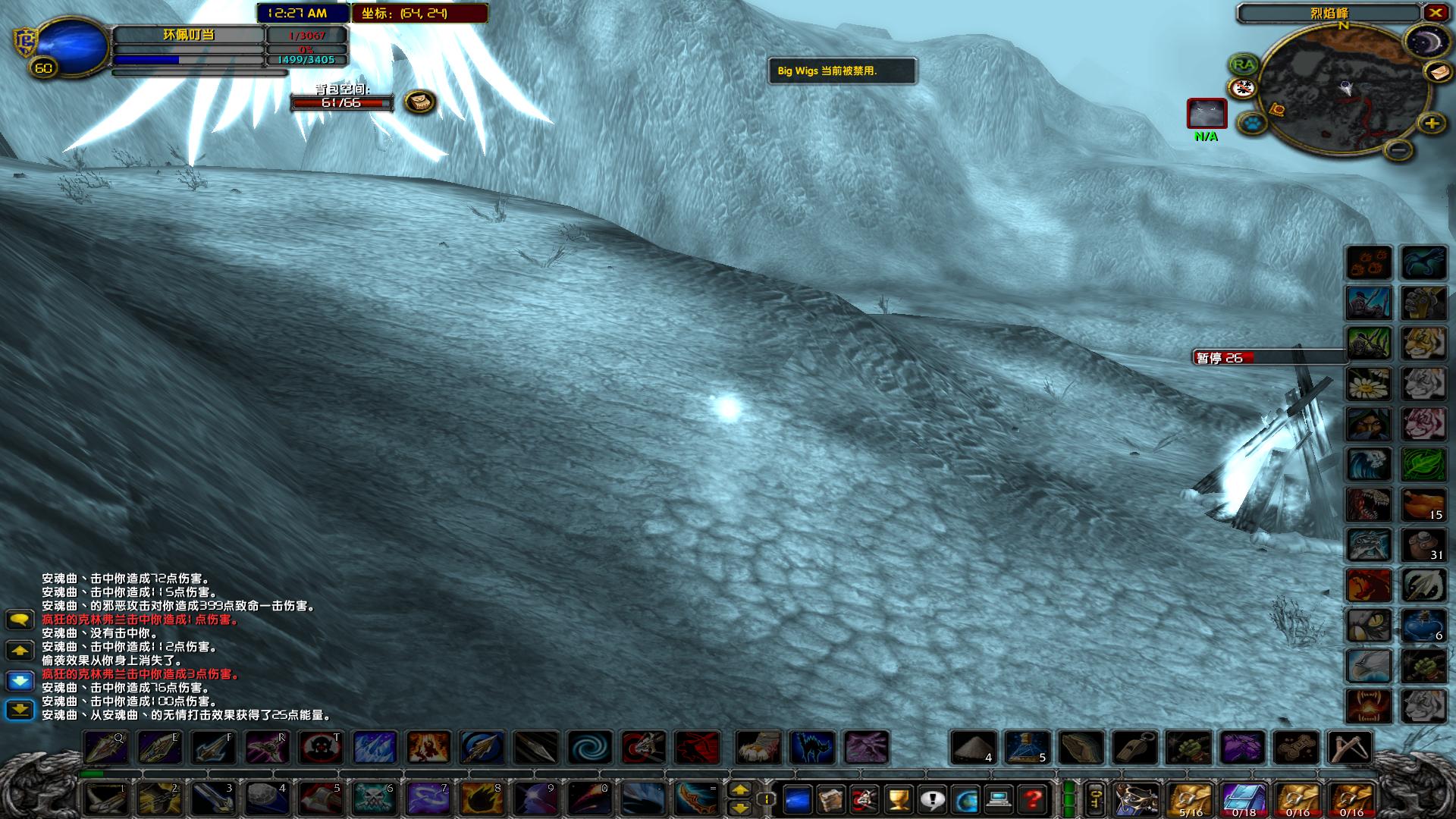
Task: Click the action bar page-down arrow
Action: pos(741,807)
